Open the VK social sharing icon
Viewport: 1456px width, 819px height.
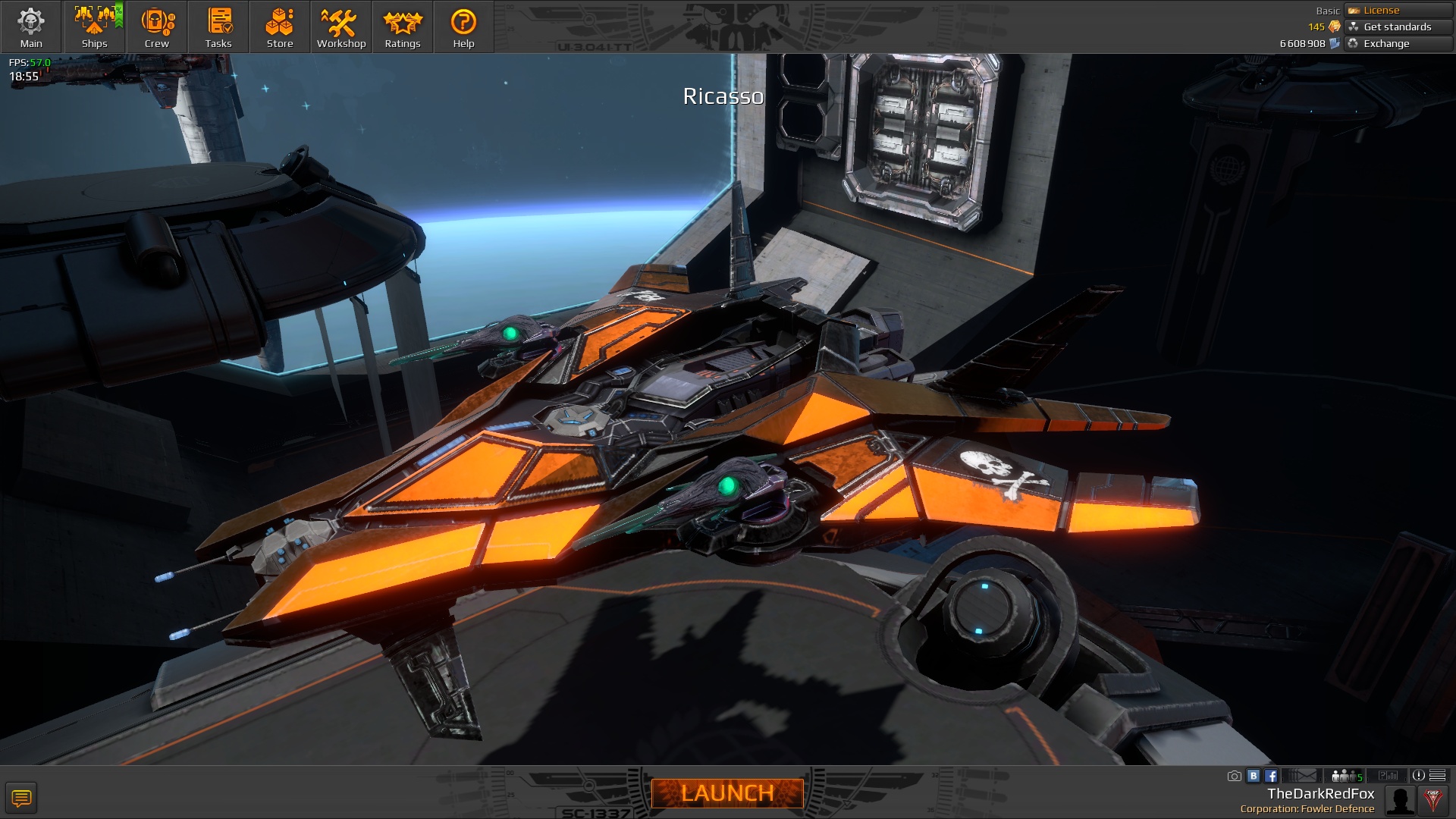pyautogui.click(x=1255, y=776)
